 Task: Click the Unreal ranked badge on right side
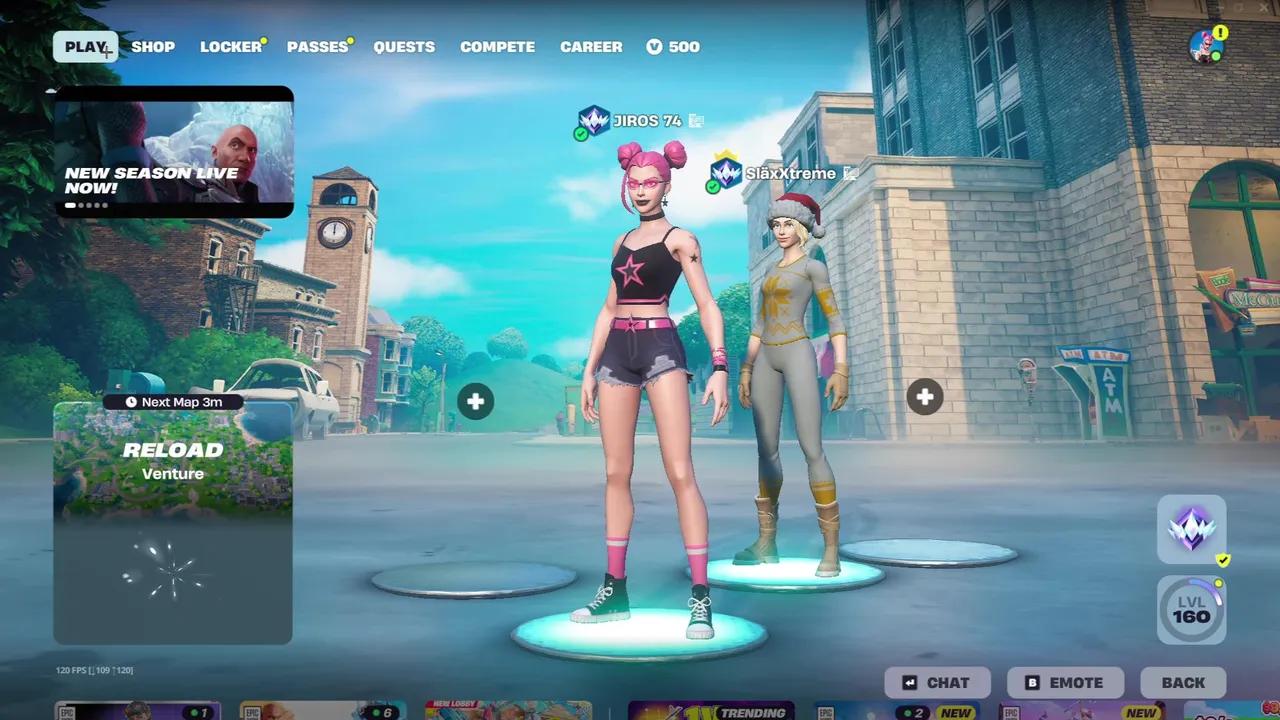[1190, 527]
